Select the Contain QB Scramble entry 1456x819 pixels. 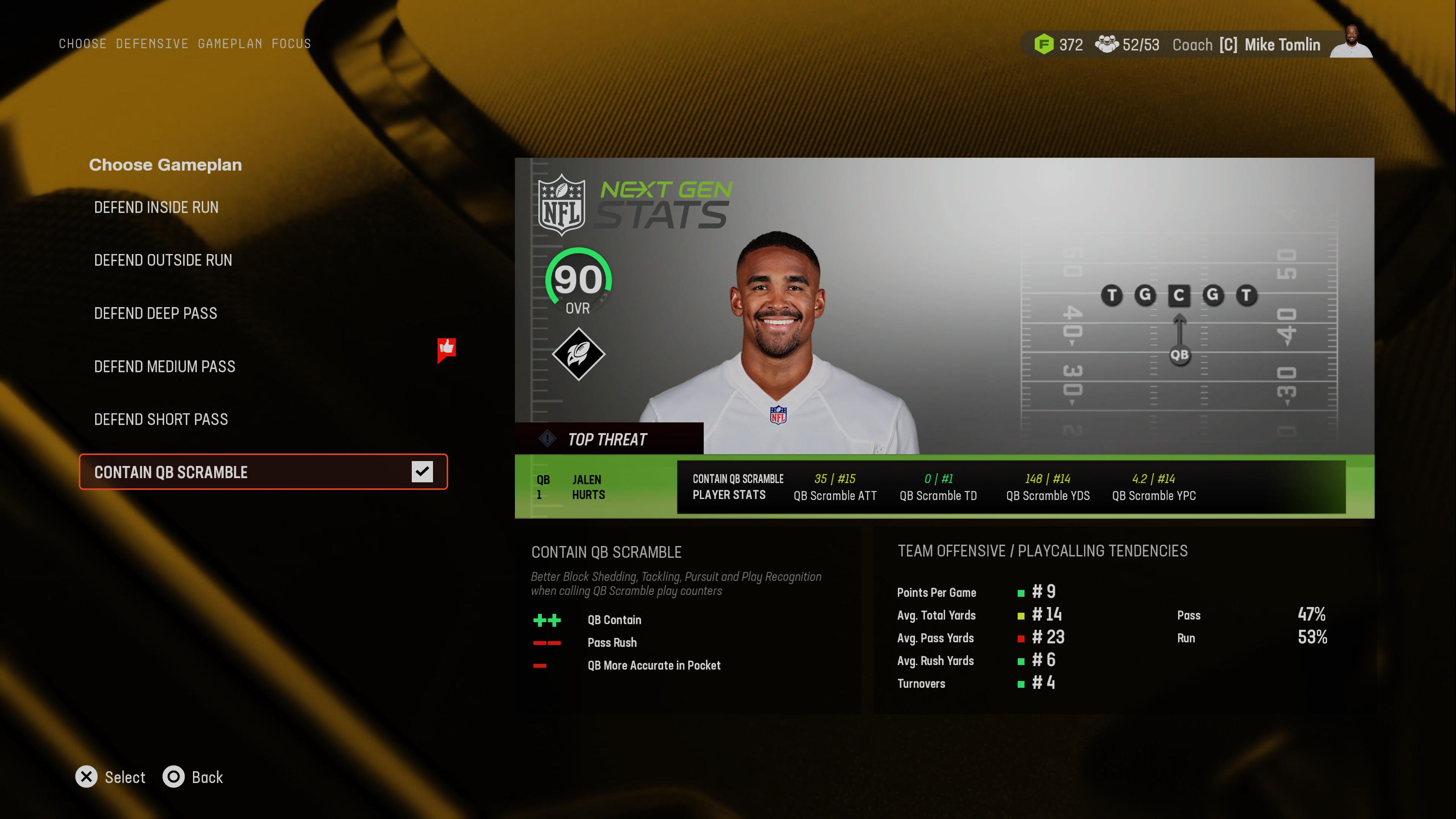click(171, 472)
